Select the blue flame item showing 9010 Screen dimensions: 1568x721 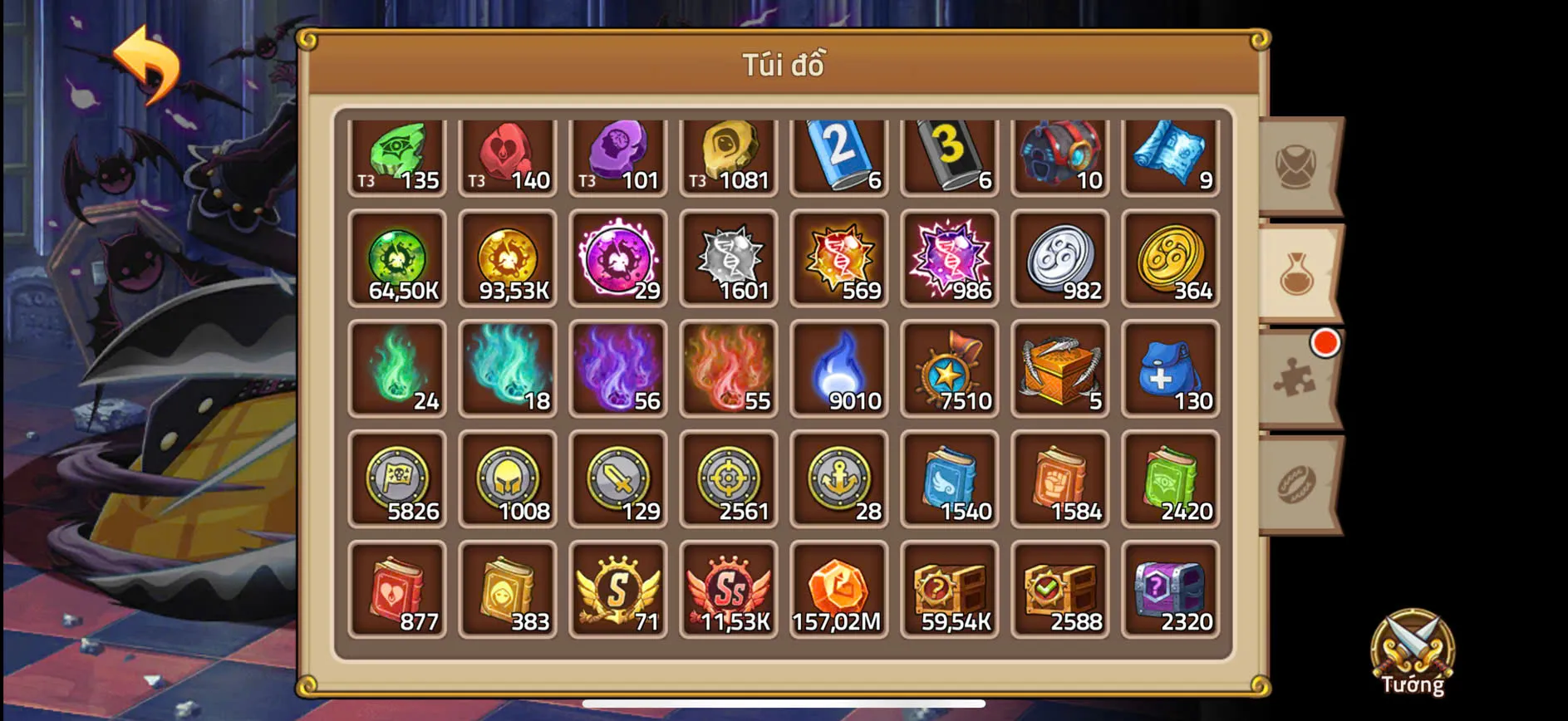(839, 370)
